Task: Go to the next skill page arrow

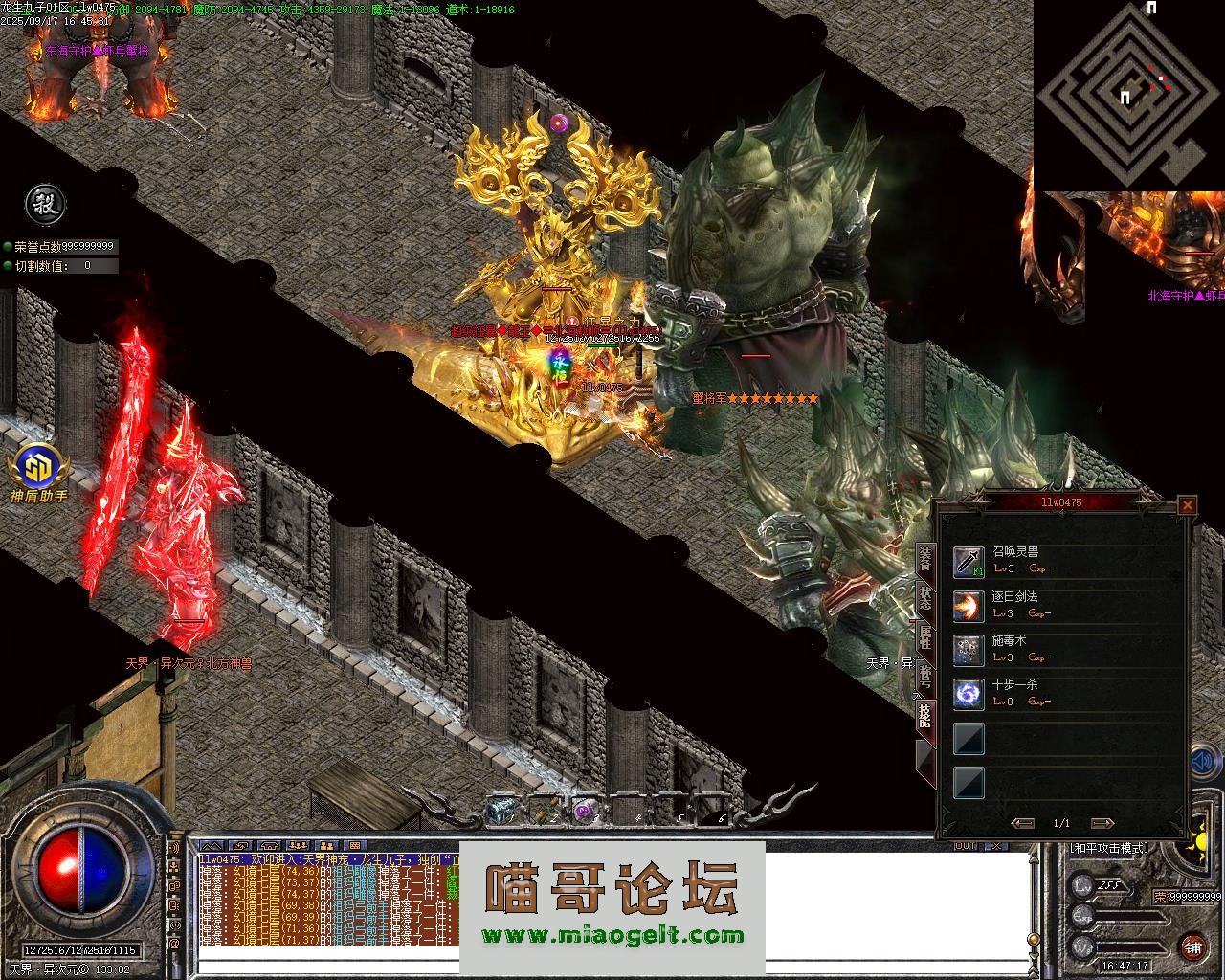Action: 1102,823
